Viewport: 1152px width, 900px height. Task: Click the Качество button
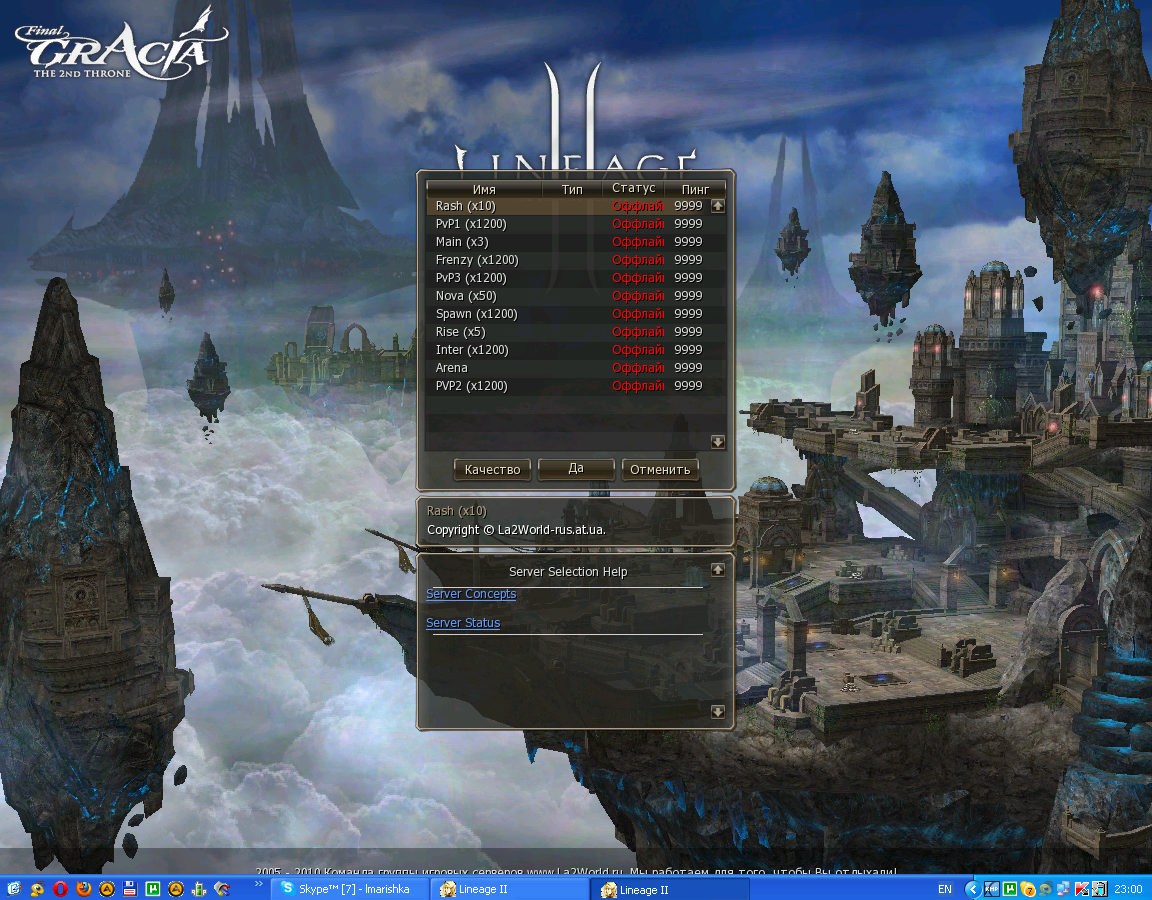tap(492, 469)
